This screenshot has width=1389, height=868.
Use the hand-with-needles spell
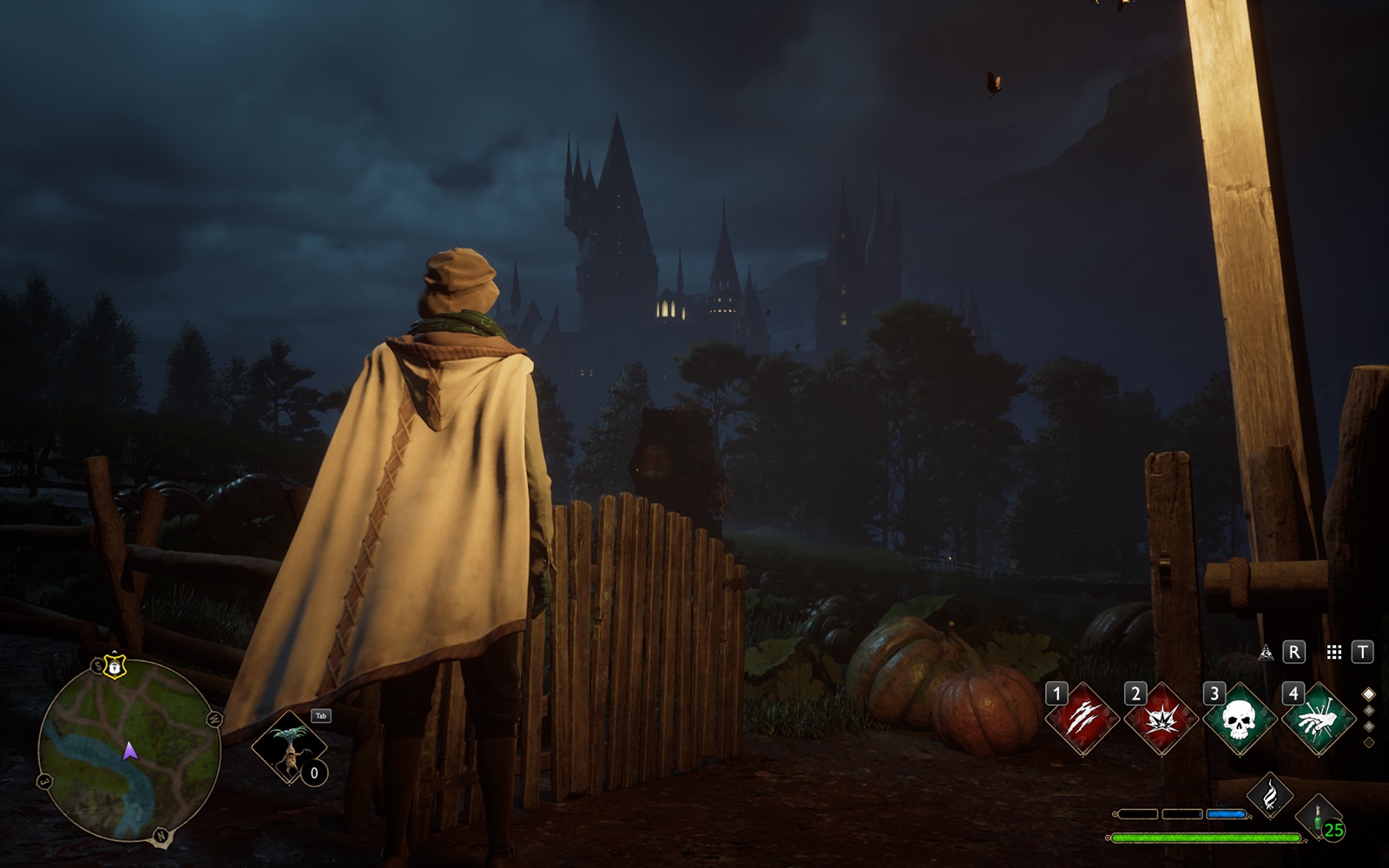click(1318, 719)
